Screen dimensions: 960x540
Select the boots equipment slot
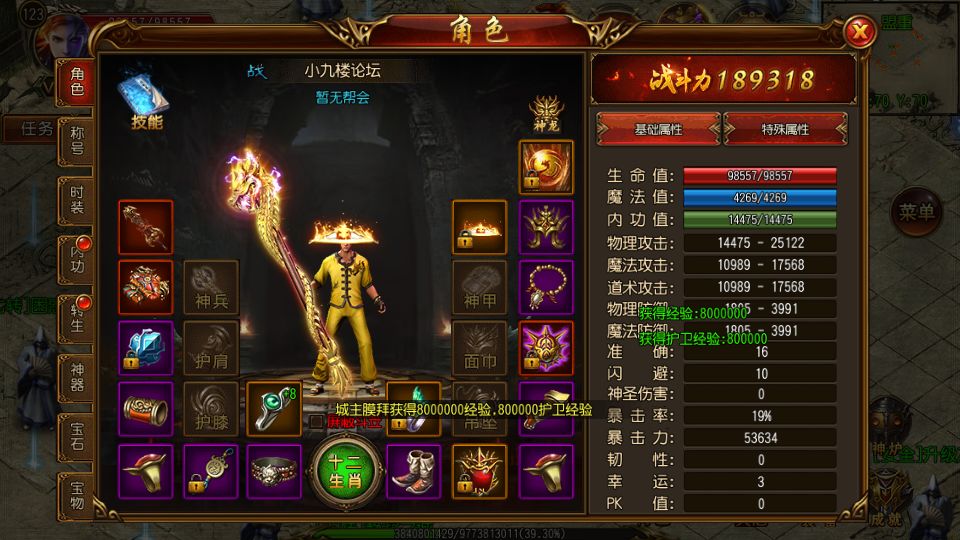412,470
